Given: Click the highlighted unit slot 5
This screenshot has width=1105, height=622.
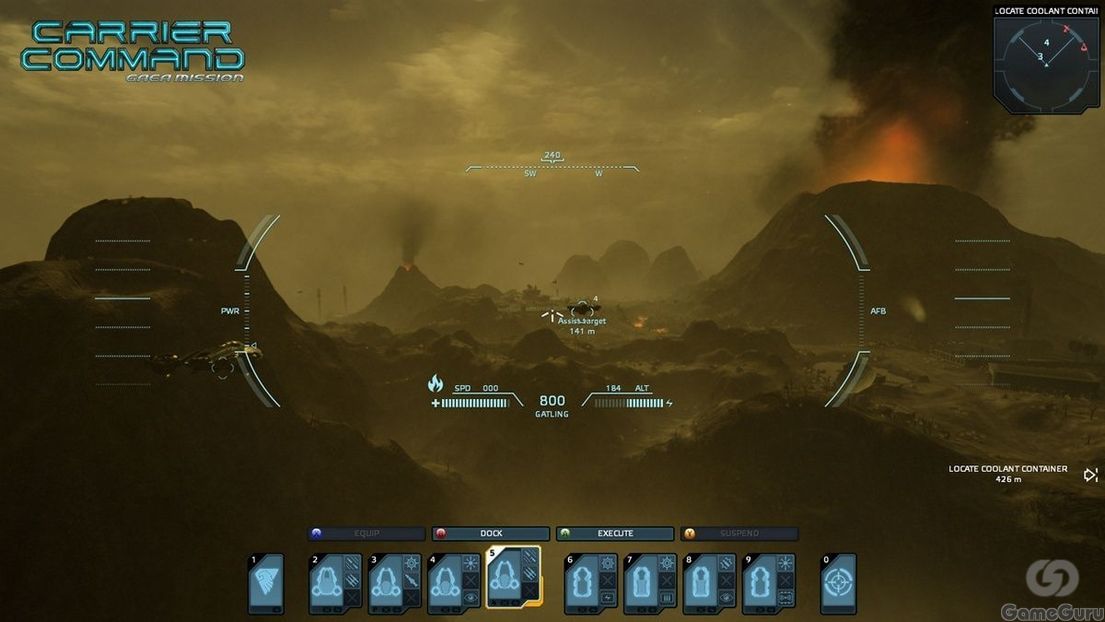Looking at the screenshot, I should [x=513, y=577].
